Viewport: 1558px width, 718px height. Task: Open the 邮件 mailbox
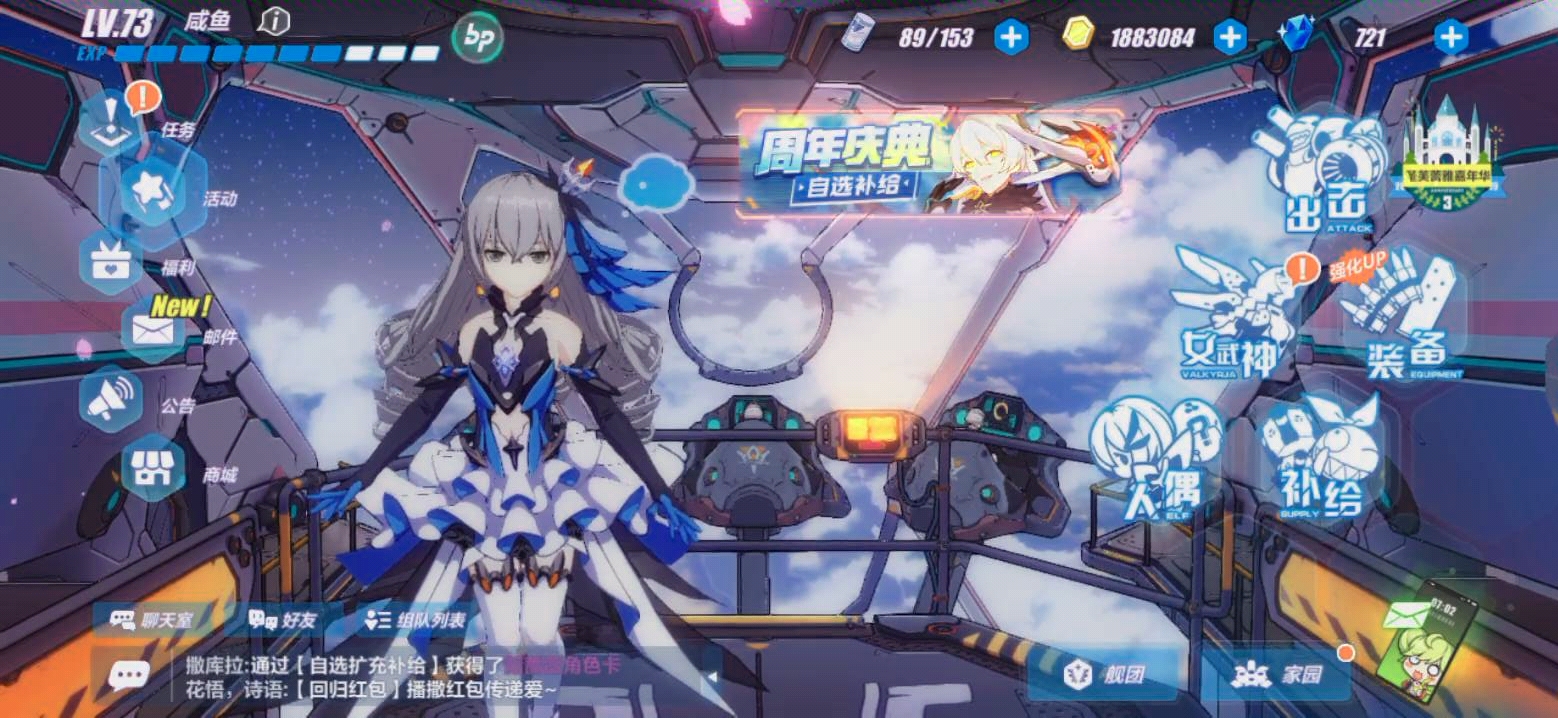[x=153, y=330]
